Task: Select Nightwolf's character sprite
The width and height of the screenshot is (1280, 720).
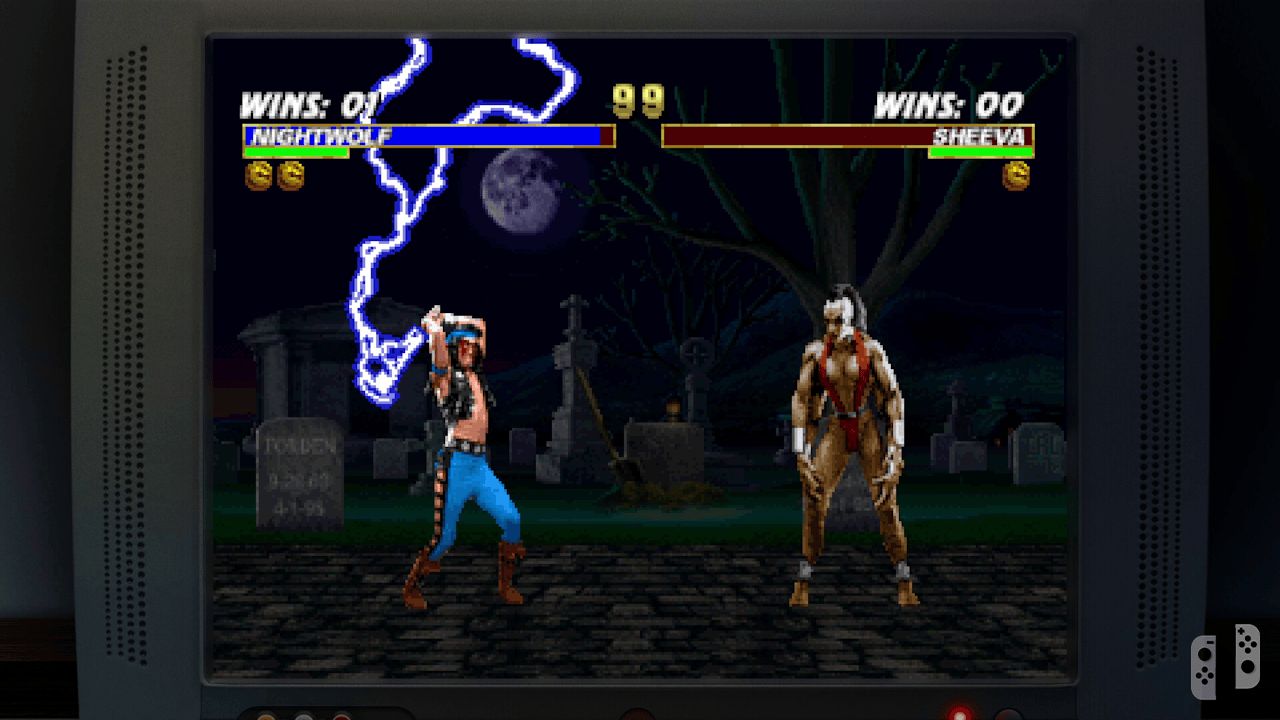Action: (x=460, y=450)
